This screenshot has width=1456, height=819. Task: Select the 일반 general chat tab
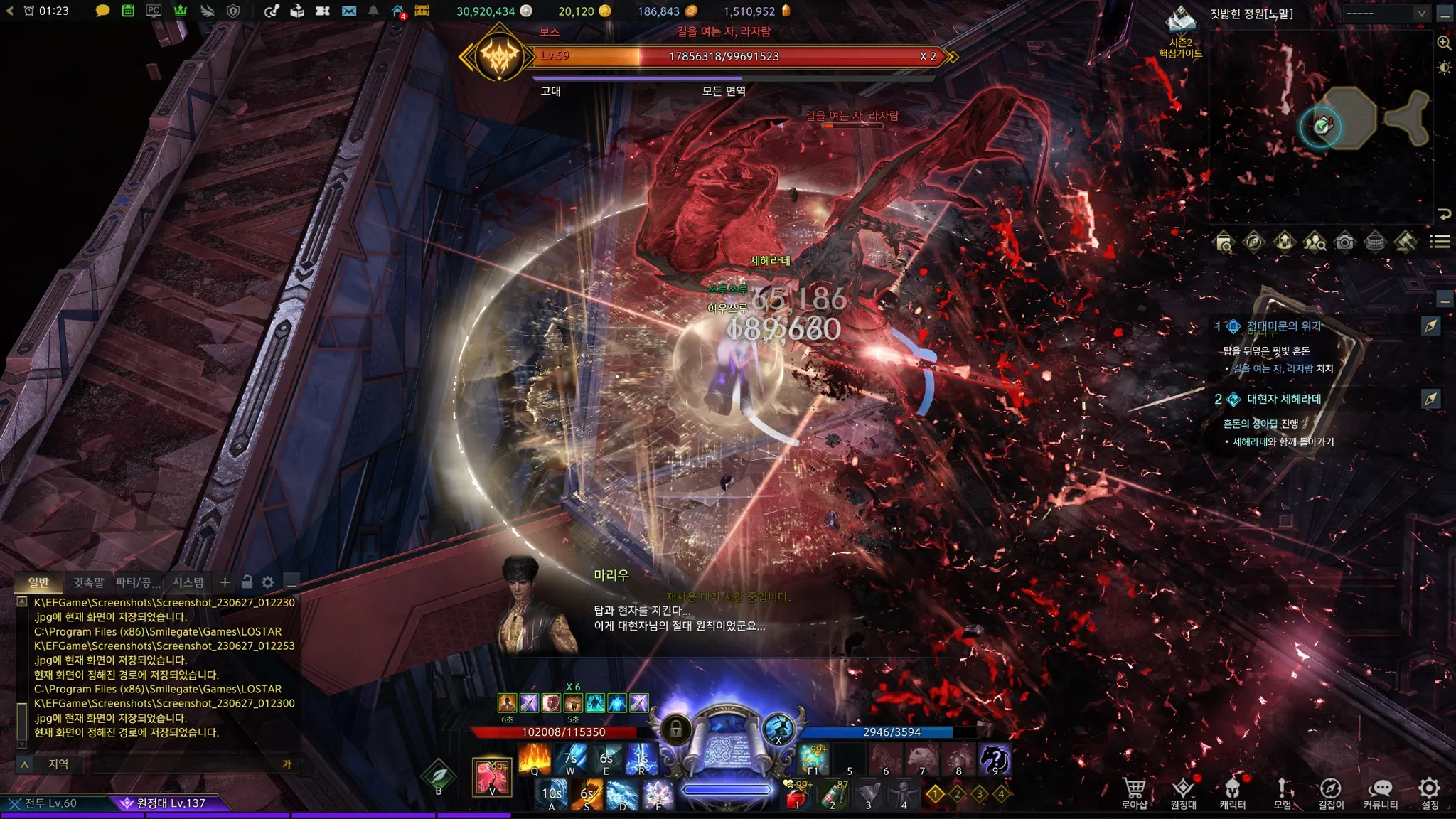click(x=38, y=582)
